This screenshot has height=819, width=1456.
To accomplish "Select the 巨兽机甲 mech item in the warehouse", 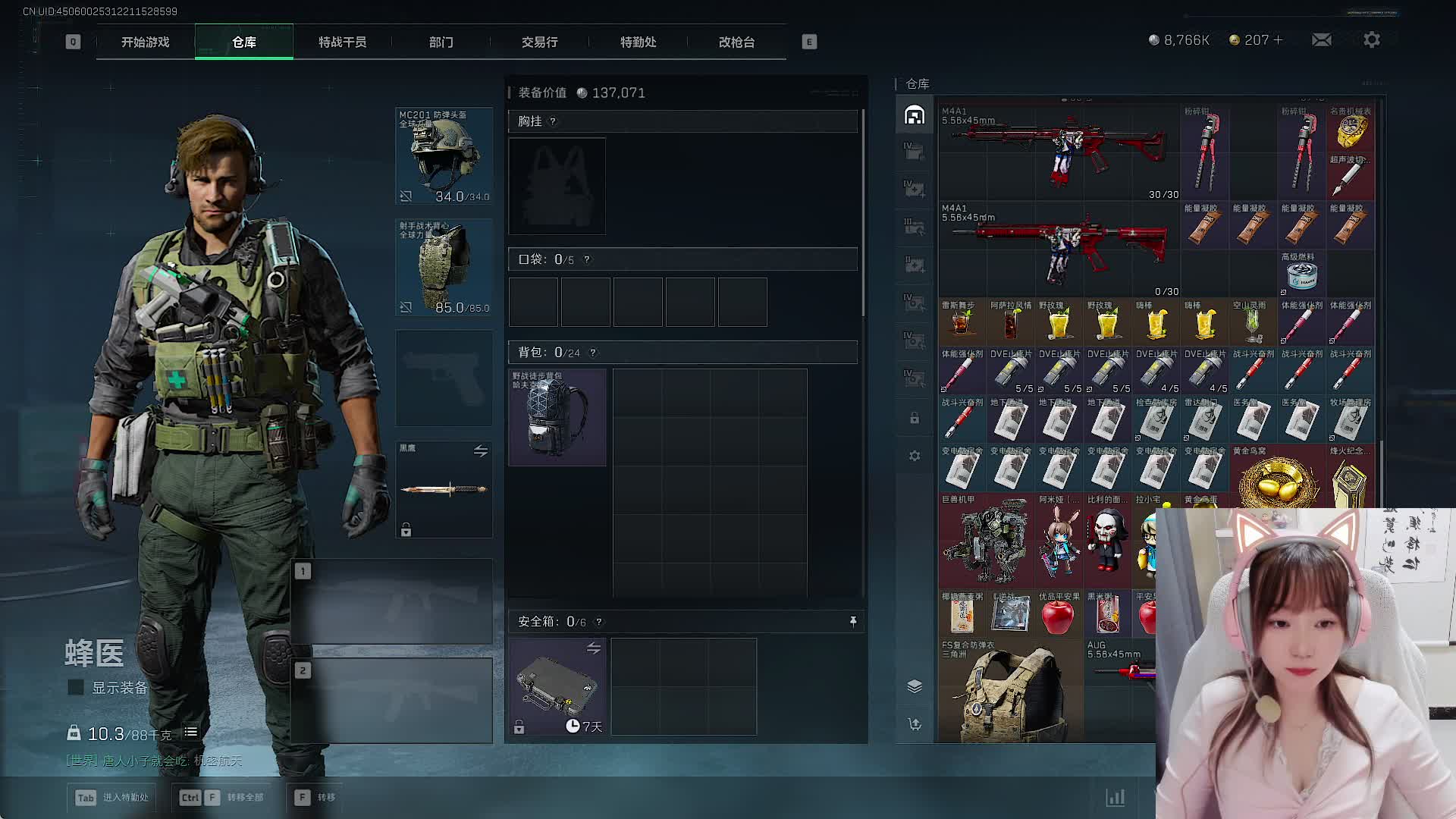I will (x=986, y=541).
